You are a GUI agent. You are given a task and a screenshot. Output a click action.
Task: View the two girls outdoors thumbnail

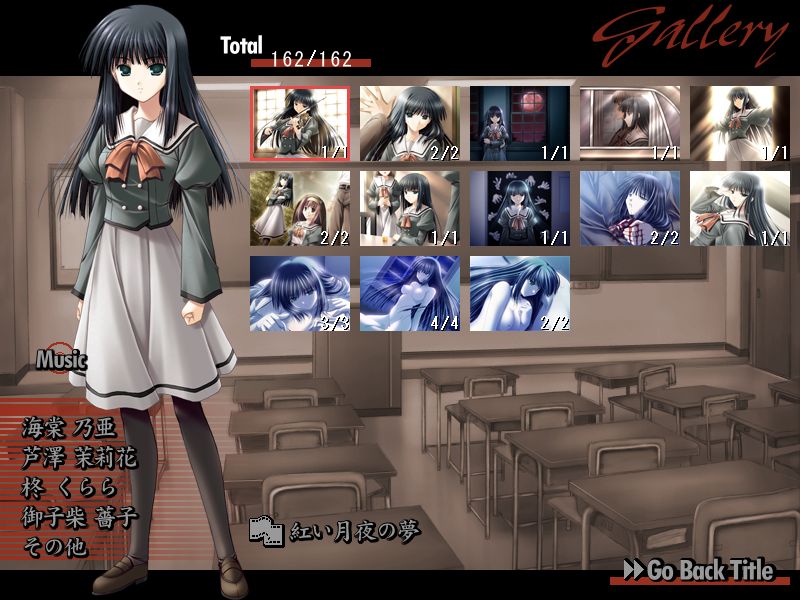tap(299, 208)
